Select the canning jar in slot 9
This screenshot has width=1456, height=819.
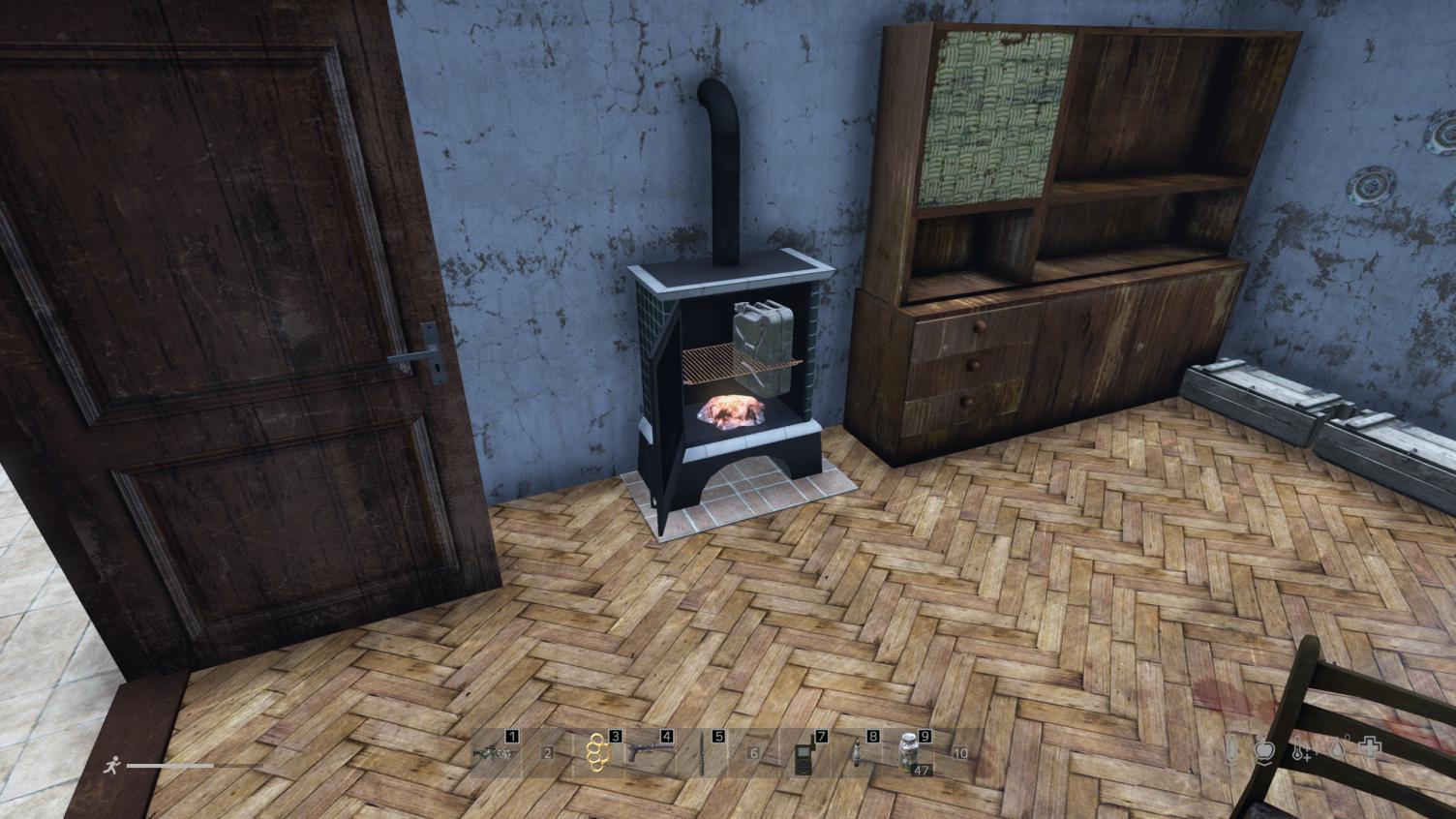pyautogui.click(x=908, y=754)
